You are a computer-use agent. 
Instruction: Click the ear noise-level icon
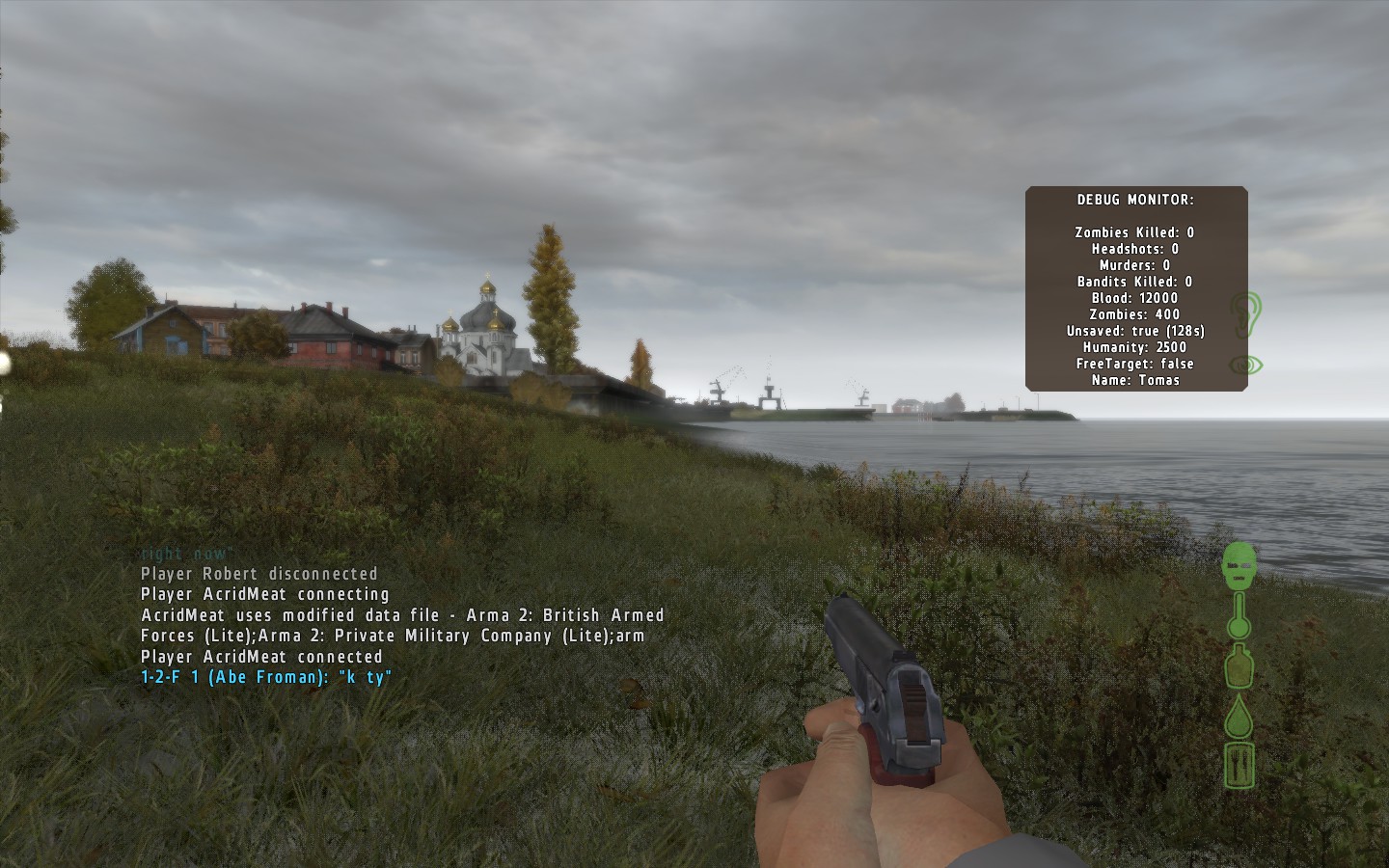[1245, 312]
